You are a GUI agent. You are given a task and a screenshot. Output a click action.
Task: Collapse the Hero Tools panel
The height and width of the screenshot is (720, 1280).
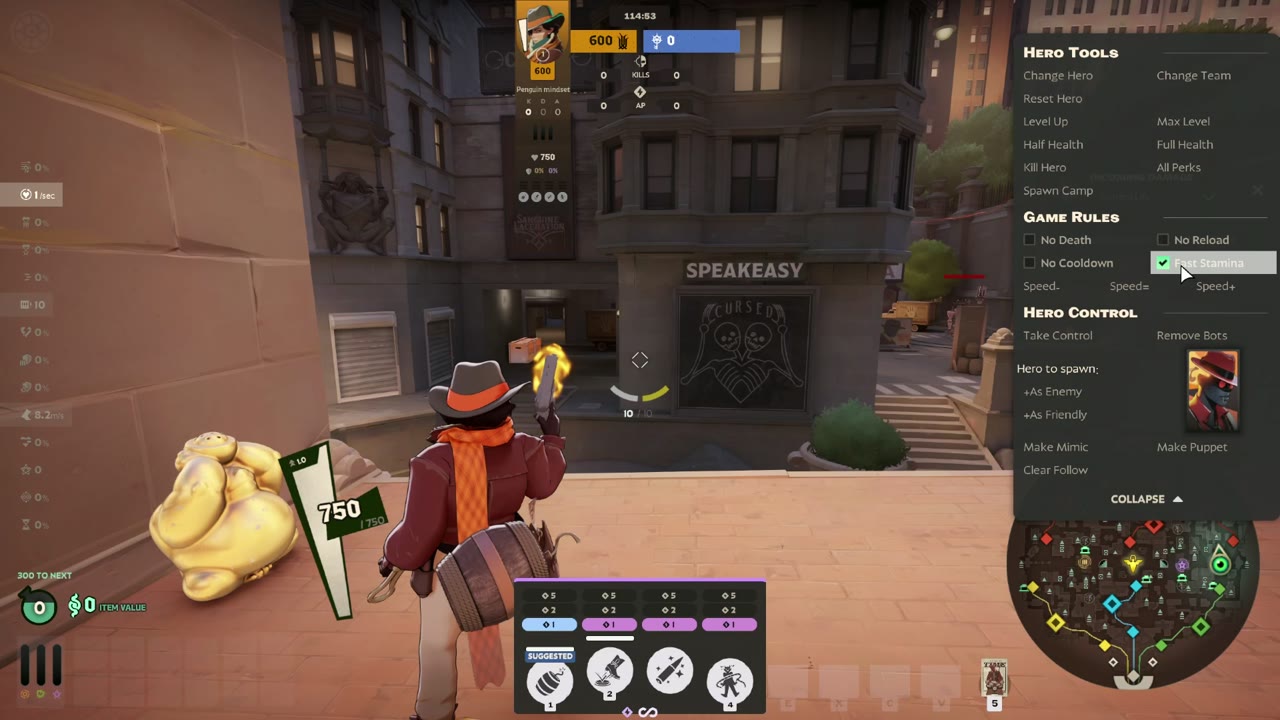tap(1146, 498)
